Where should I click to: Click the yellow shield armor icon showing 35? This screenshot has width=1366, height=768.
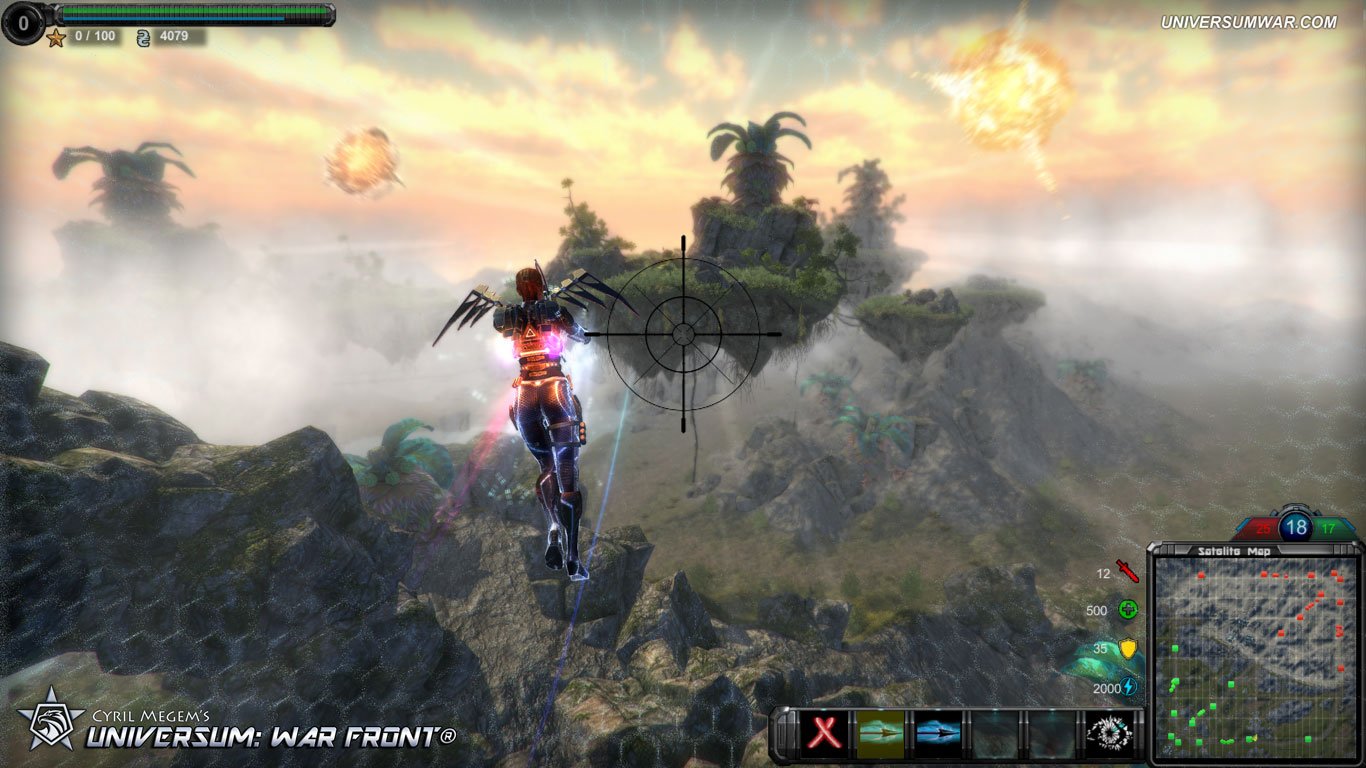point(1128,649)
